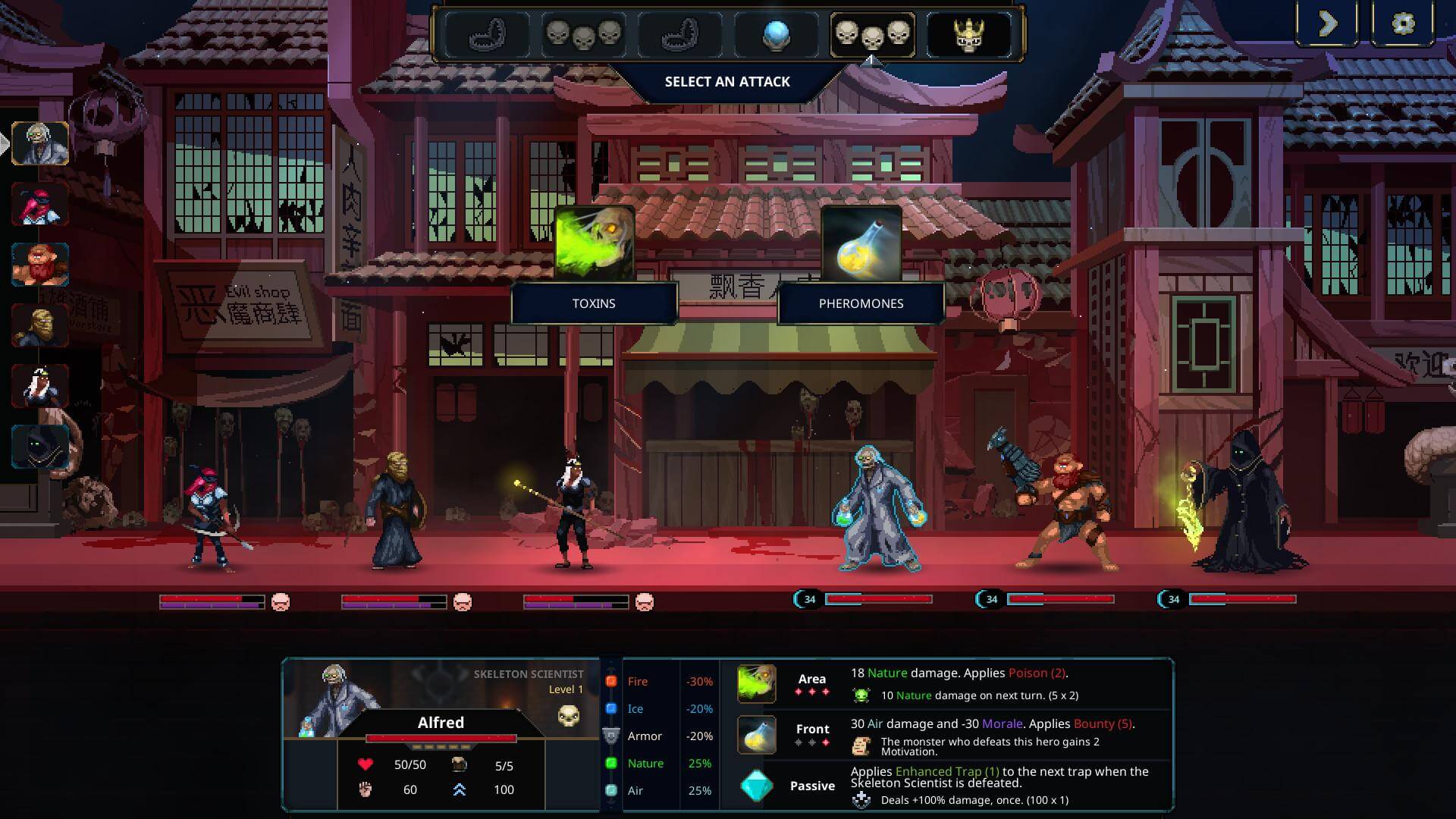Image resolution: width=1456 pixels, height=819 pixels.
Task: Select the white-haired staff hero portrait
Action: click(x=40, y=385)
